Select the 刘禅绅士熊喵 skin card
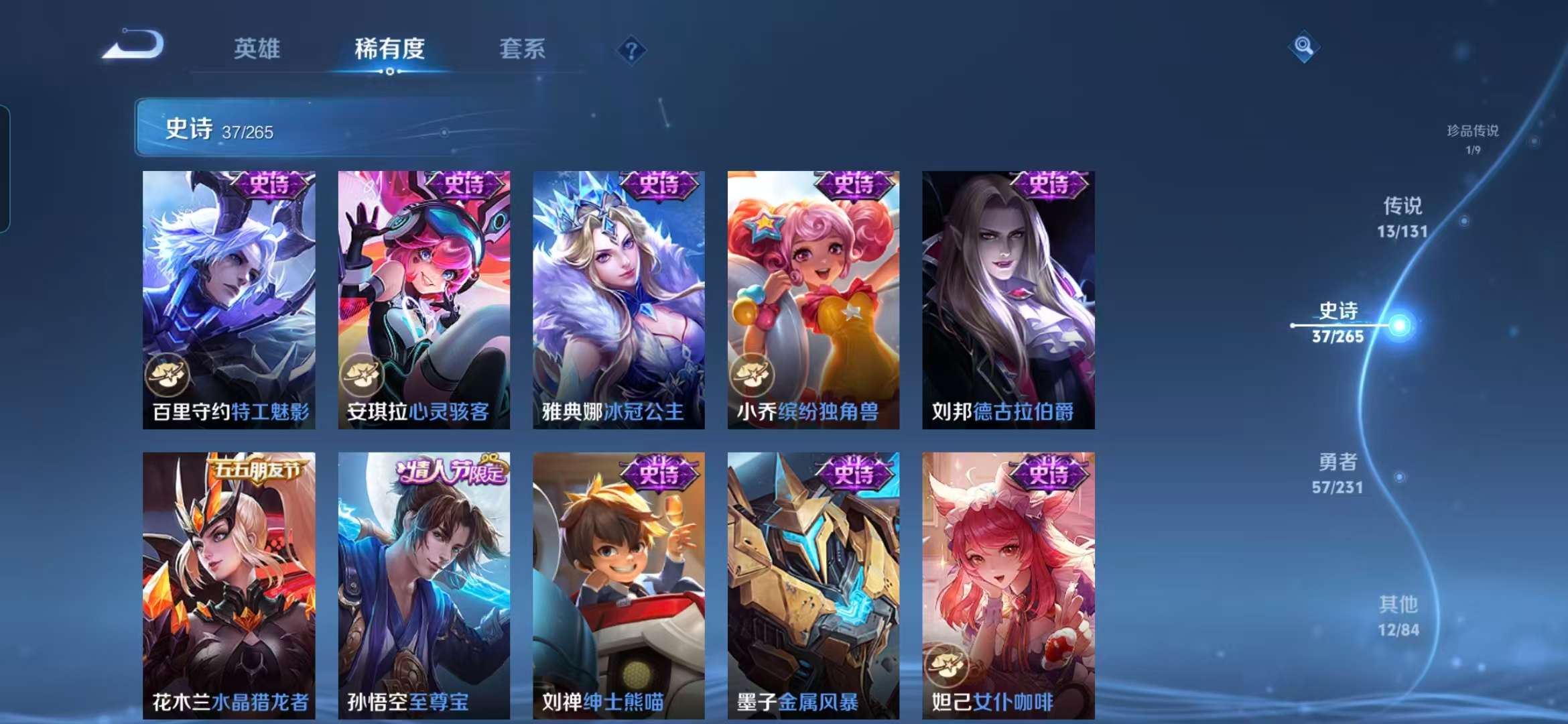The height and width of the screenshot is (724, 1568). [619, 583]
